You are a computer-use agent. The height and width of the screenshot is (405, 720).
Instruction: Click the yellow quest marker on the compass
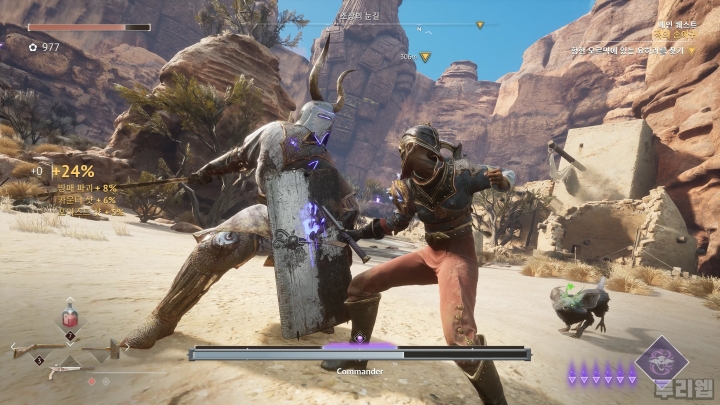click(x=480, y=24)
